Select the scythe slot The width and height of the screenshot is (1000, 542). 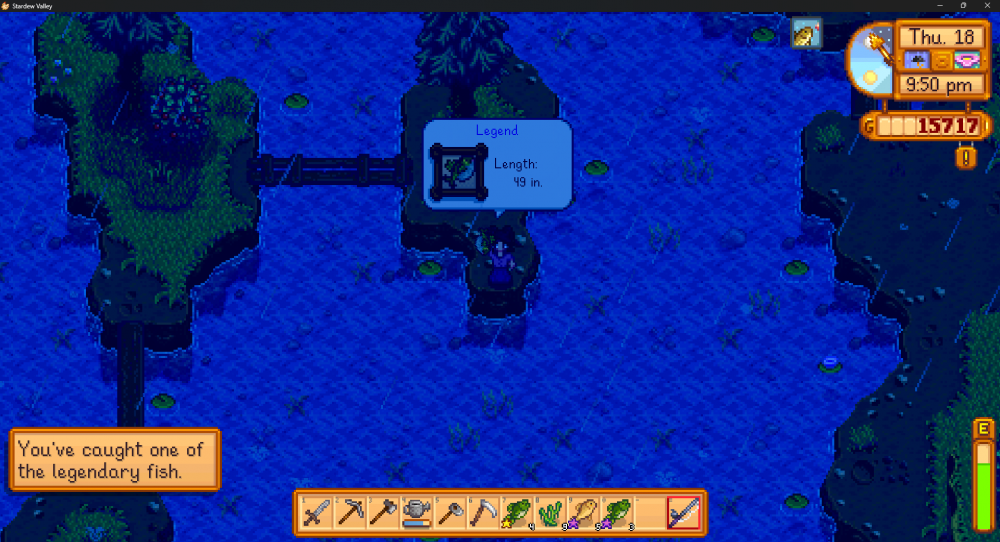484,513
